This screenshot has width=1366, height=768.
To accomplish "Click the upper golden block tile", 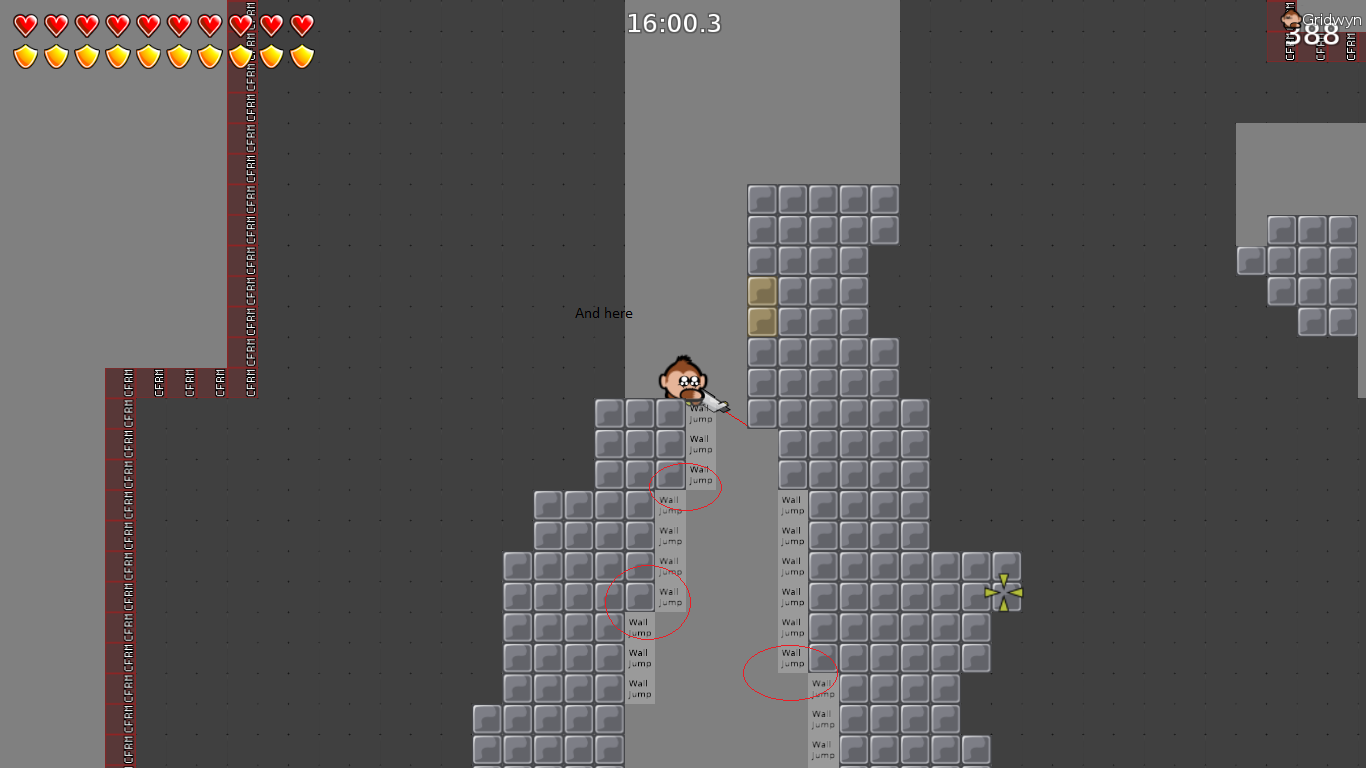I will pyautogui.click(x=760, y=291).
